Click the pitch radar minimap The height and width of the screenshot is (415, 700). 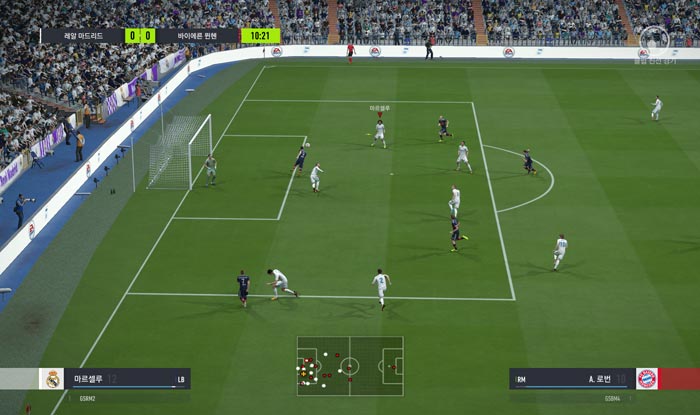350,365
